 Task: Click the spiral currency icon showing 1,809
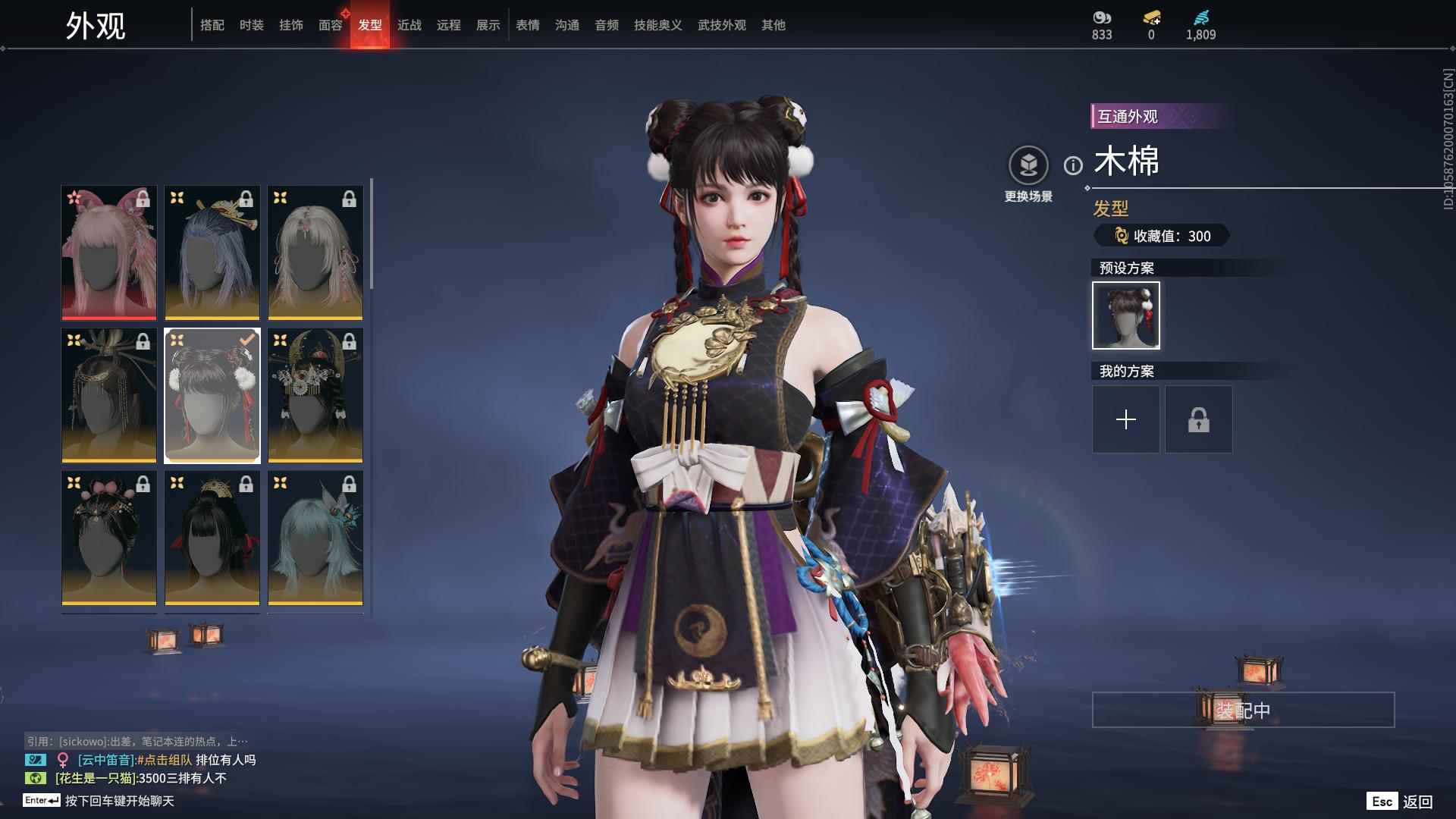(1200, 17)
